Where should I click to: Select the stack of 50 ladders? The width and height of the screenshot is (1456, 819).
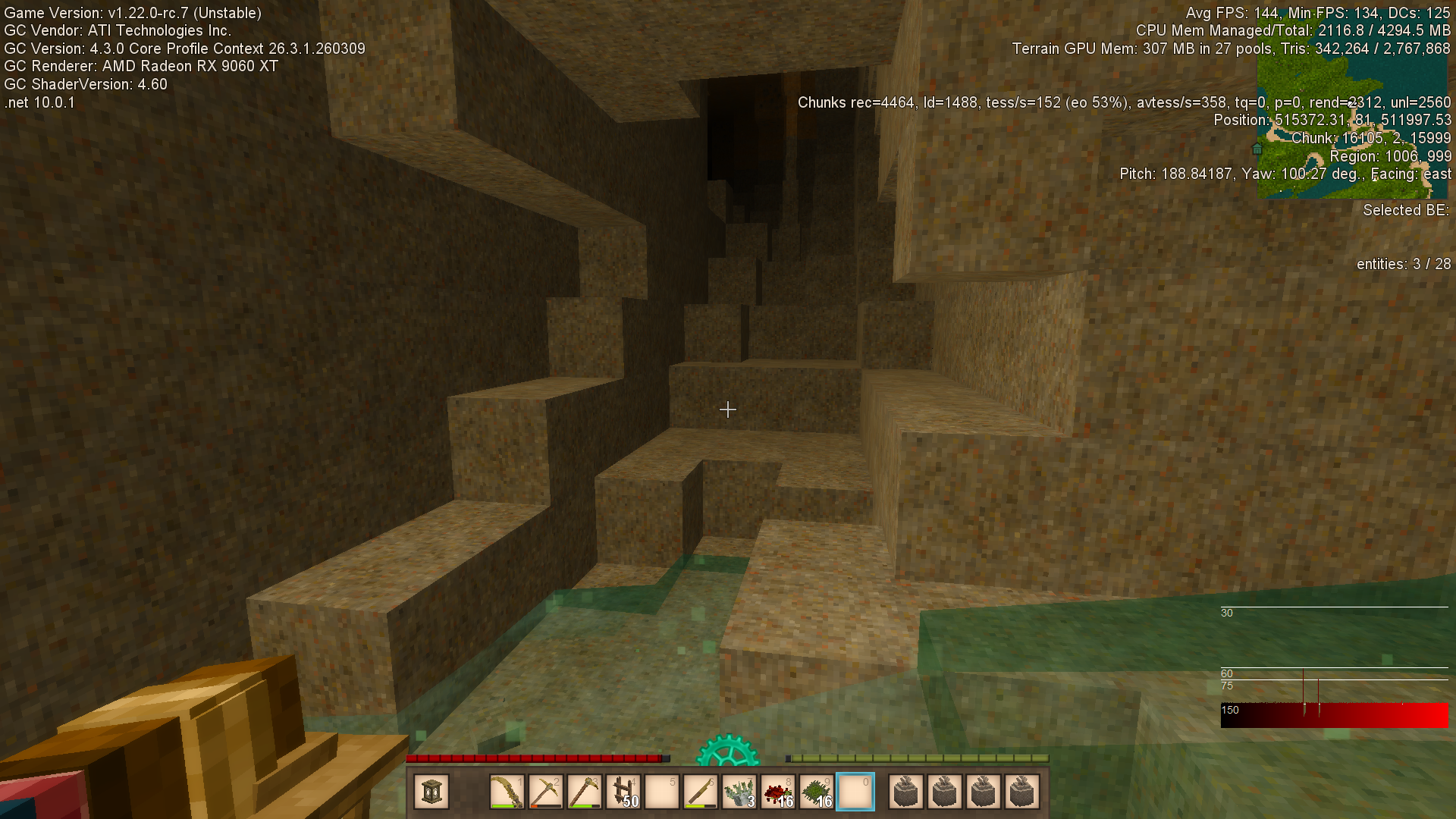click(x=623, y=792)
